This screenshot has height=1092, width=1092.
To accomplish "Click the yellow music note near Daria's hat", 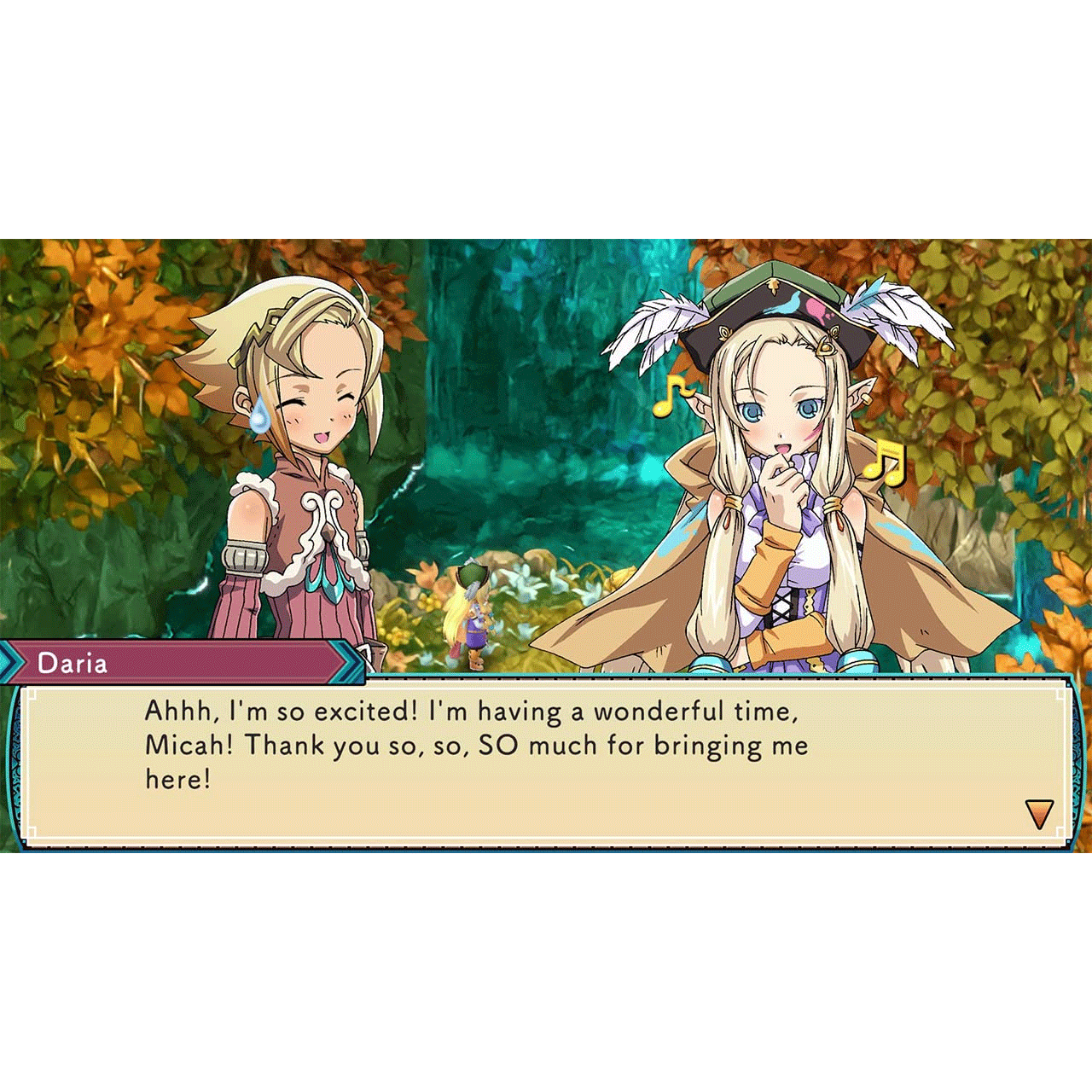I will click(x=667, y=395).
